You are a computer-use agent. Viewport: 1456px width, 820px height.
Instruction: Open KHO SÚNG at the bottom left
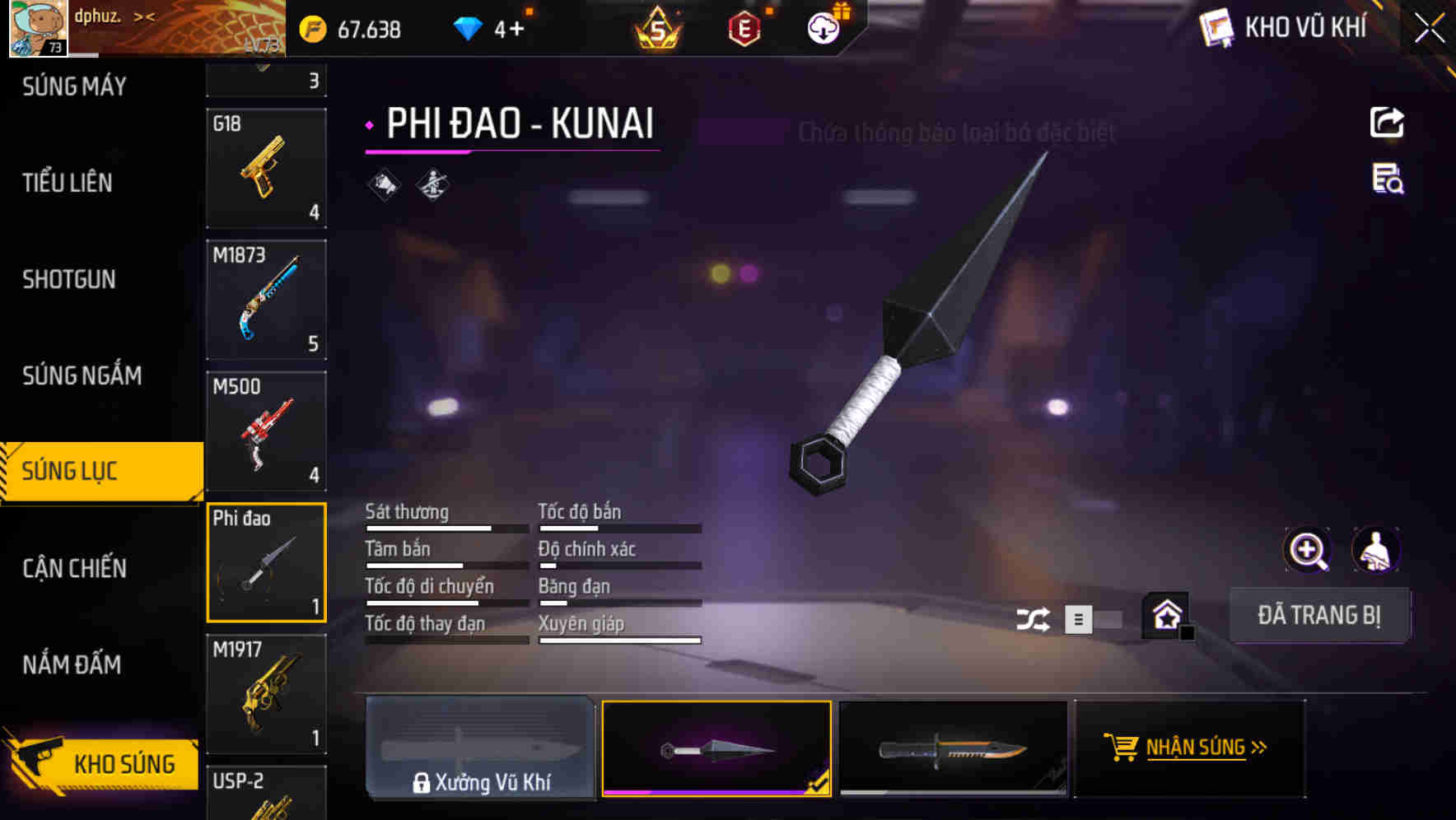click(x=101, y=763)
